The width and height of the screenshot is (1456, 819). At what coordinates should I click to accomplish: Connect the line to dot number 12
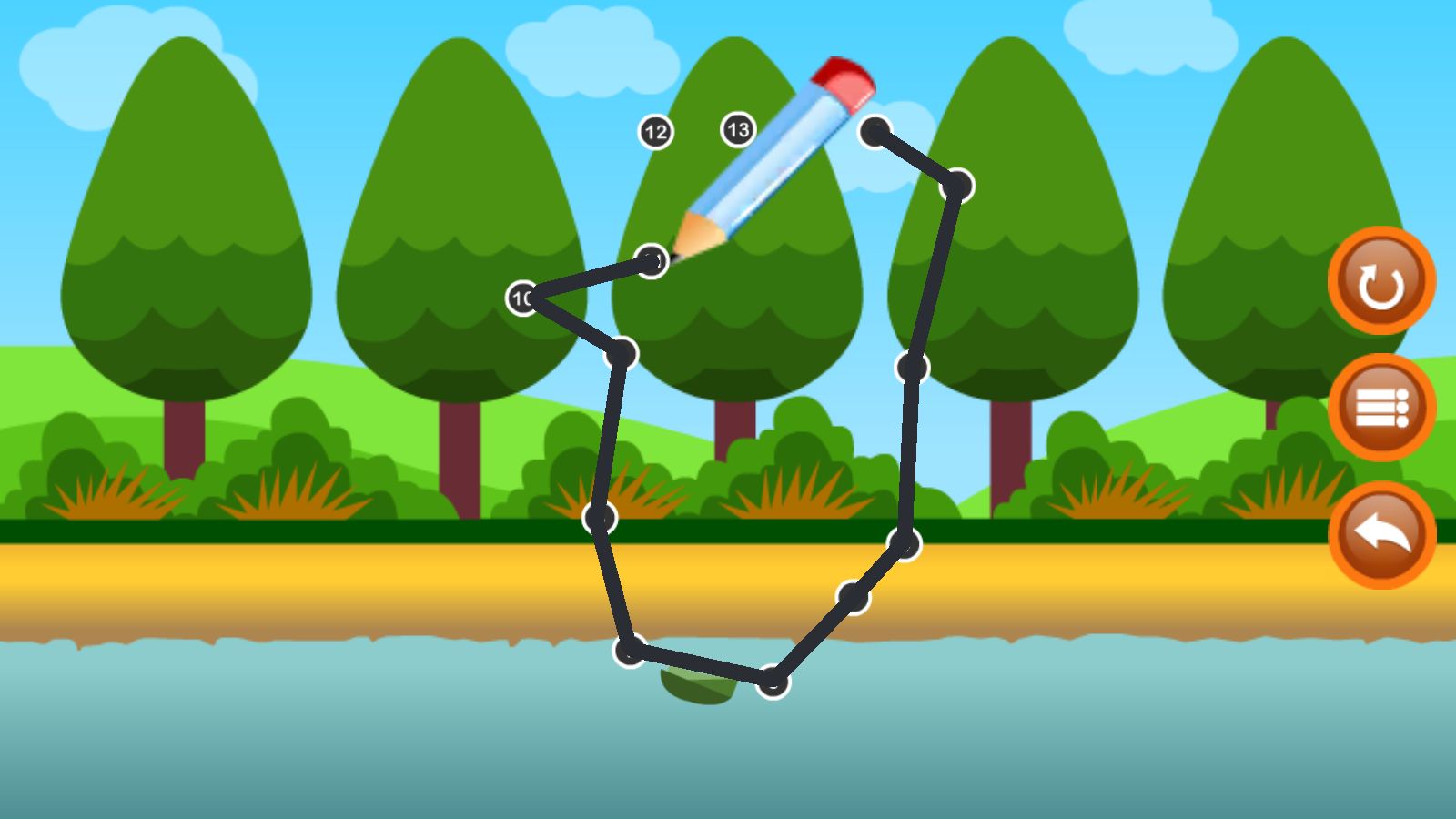[x=655, y=133]
